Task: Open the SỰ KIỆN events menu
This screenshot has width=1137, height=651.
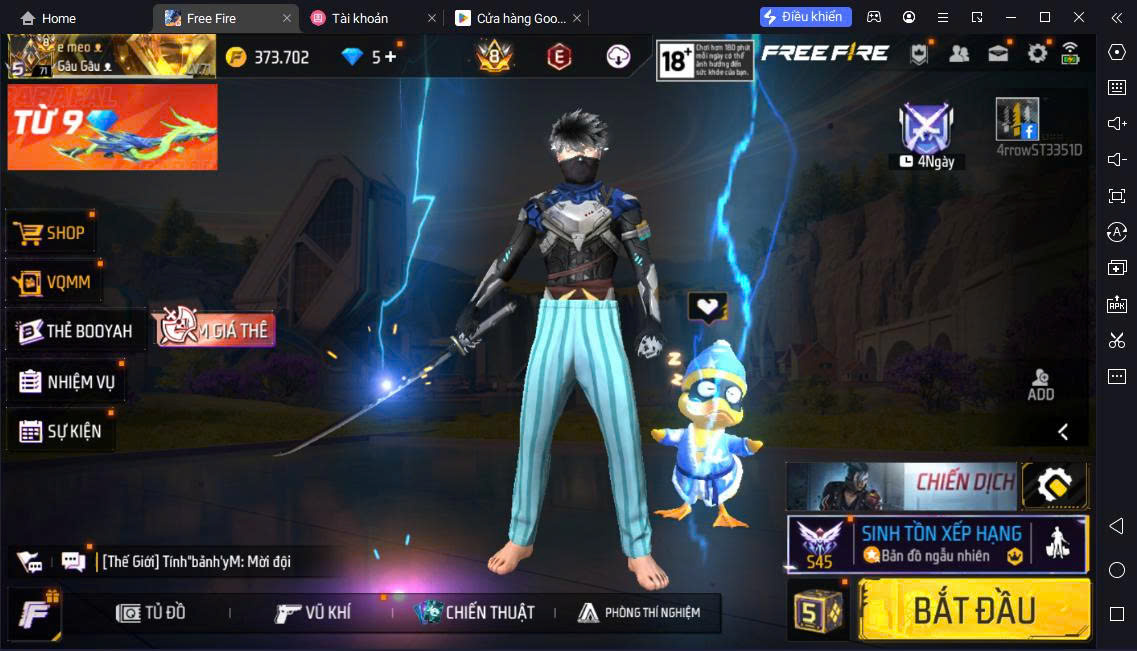Action: (61, 432)
